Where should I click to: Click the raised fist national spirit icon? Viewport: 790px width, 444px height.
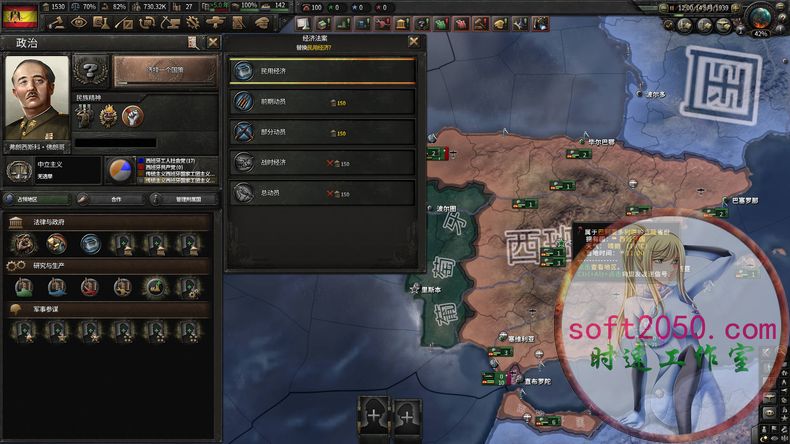133,116
